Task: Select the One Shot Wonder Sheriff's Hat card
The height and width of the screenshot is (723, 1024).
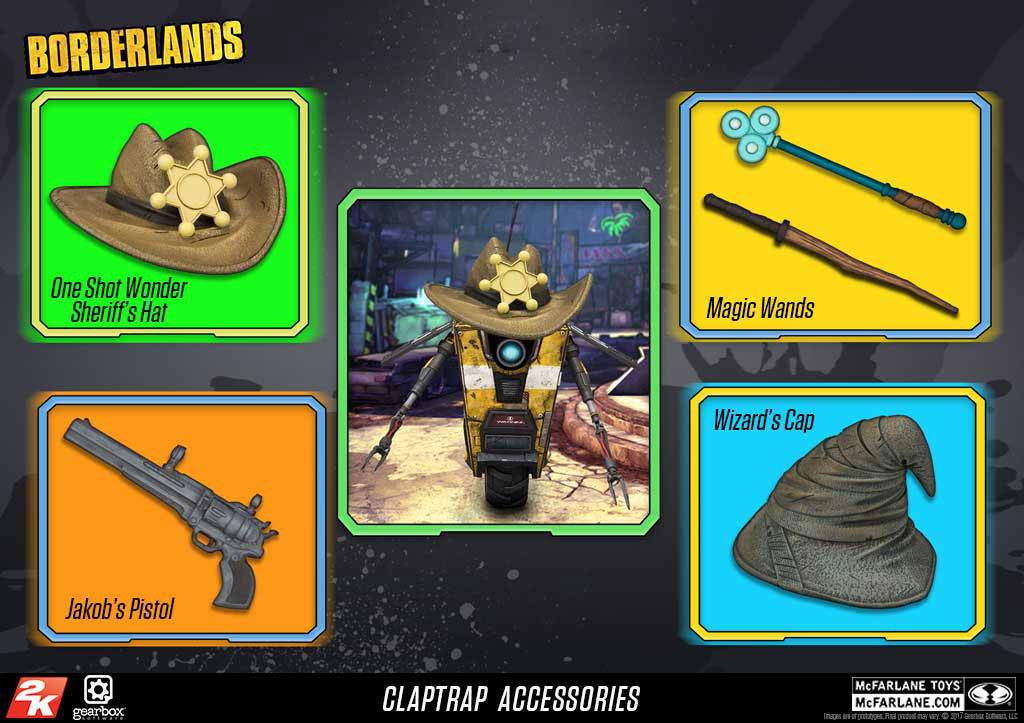Action: [168, 214]
